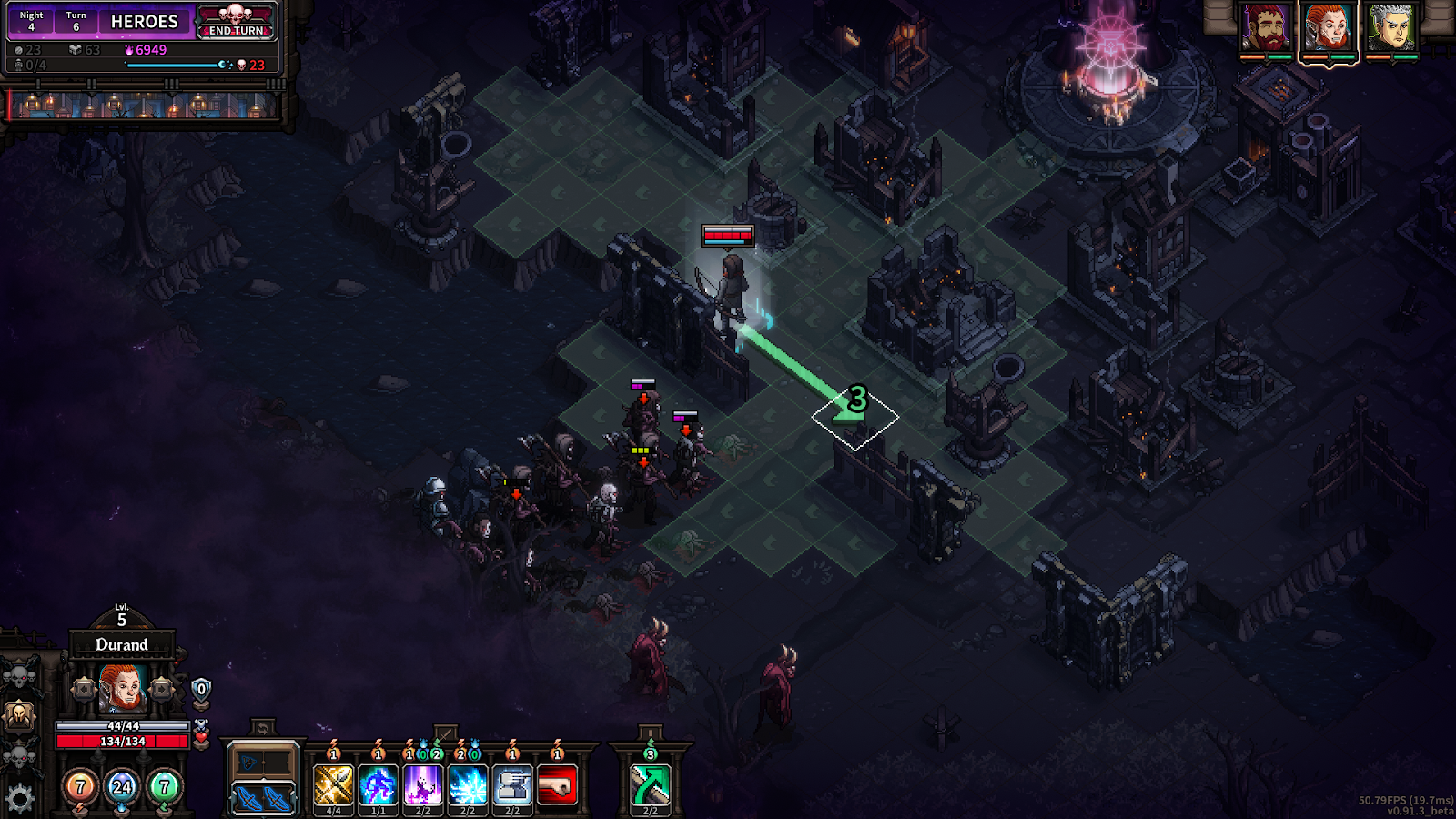Activate the green arrow movement skill
The image size is (1456, 819).
point(651,784)
